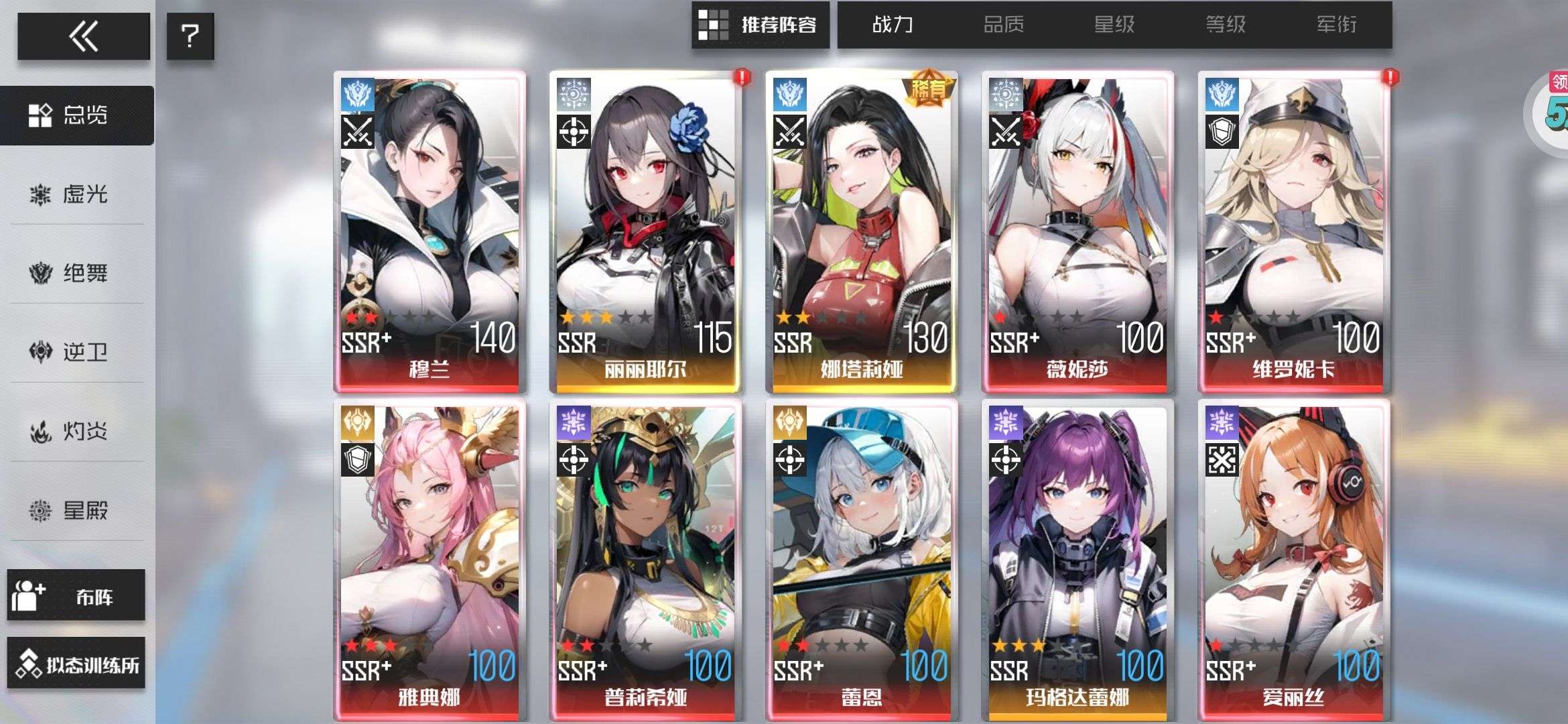
Task: Open the question mark help button
Action: tap(190, 36)
